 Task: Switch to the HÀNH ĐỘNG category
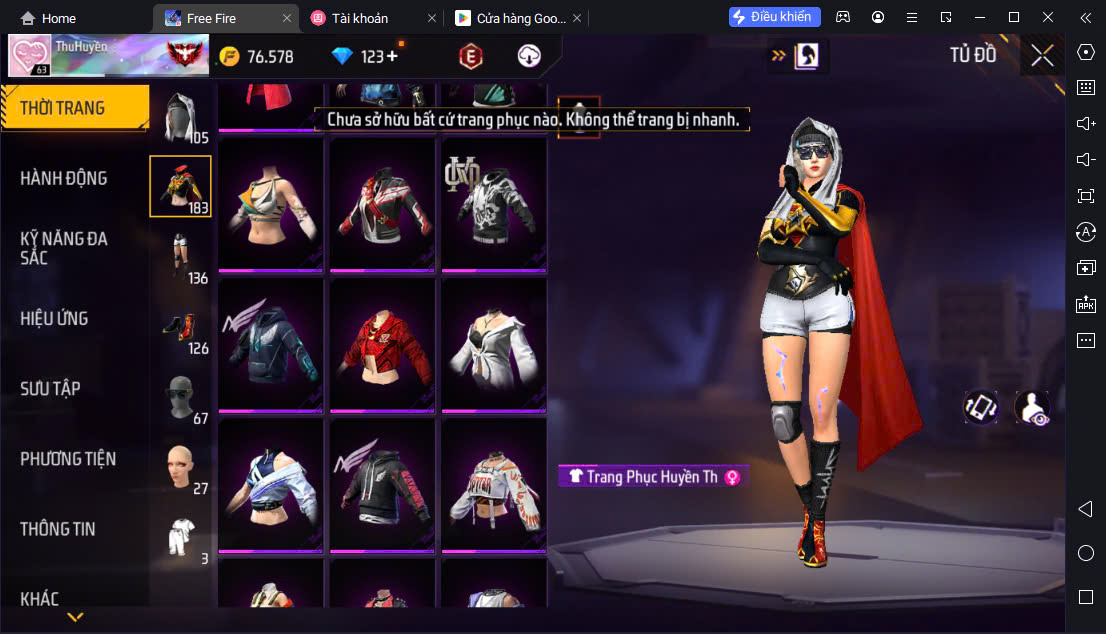pyautogui.click(x=64, y=178)
